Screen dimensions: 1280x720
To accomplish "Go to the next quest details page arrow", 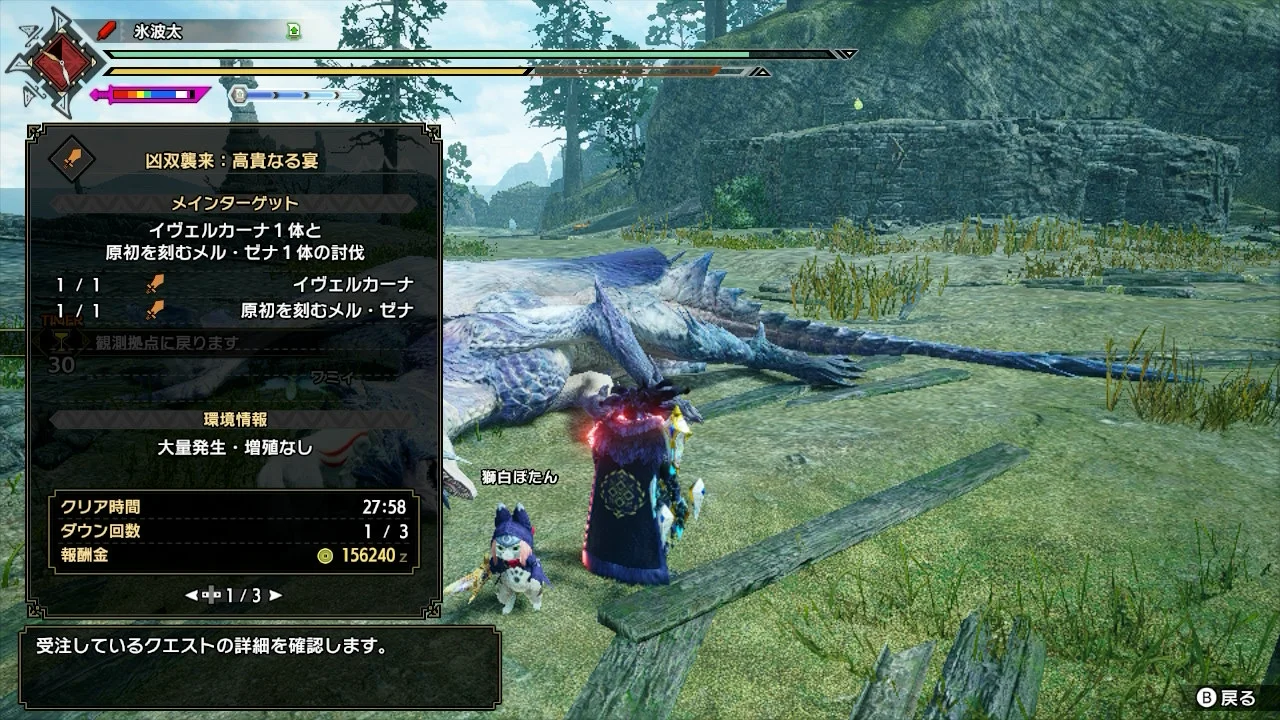I will tap(275, 595).
